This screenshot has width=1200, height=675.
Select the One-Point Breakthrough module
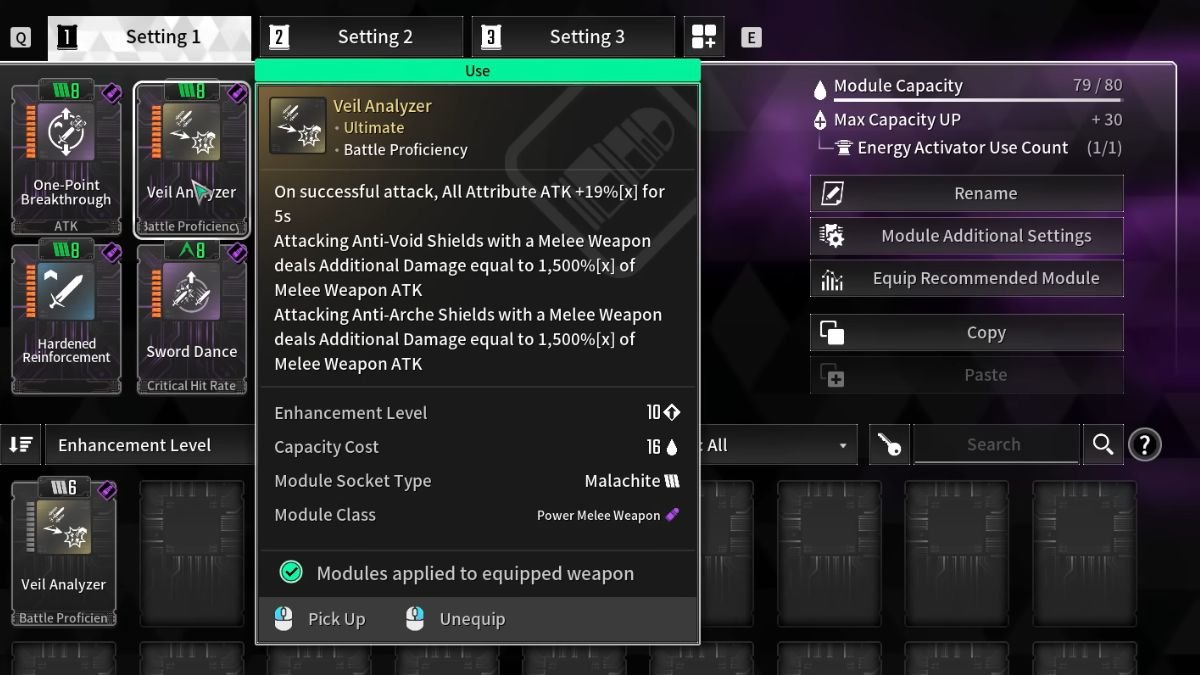coord(66,158)
